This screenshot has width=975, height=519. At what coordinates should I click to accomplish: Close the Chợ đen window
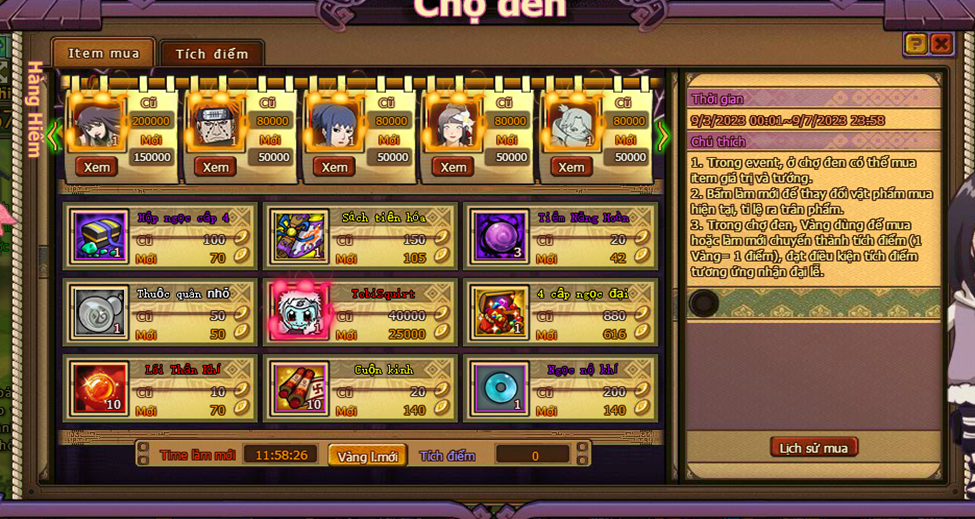(x=941, y=43)
